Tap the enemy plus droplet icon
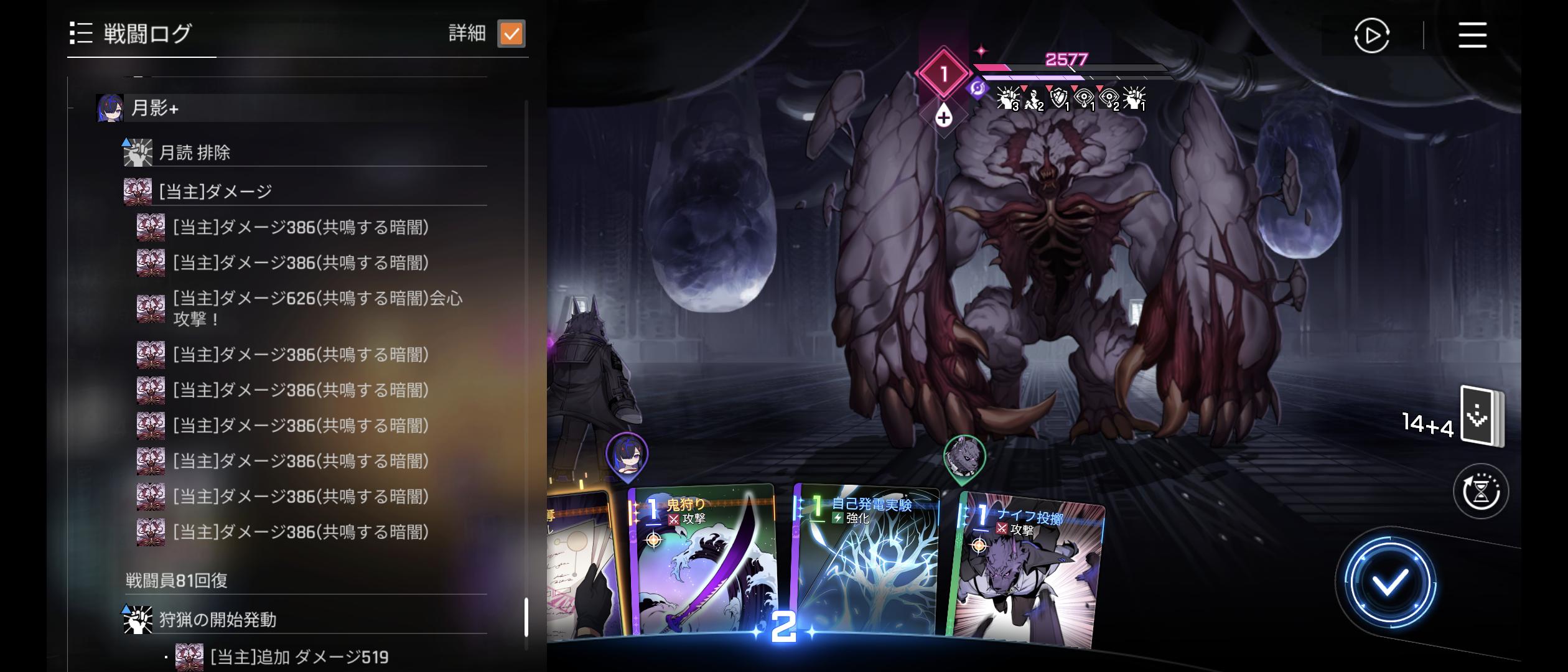The width and height of the screenshot is (1568, 672). [x=943, y=116]
